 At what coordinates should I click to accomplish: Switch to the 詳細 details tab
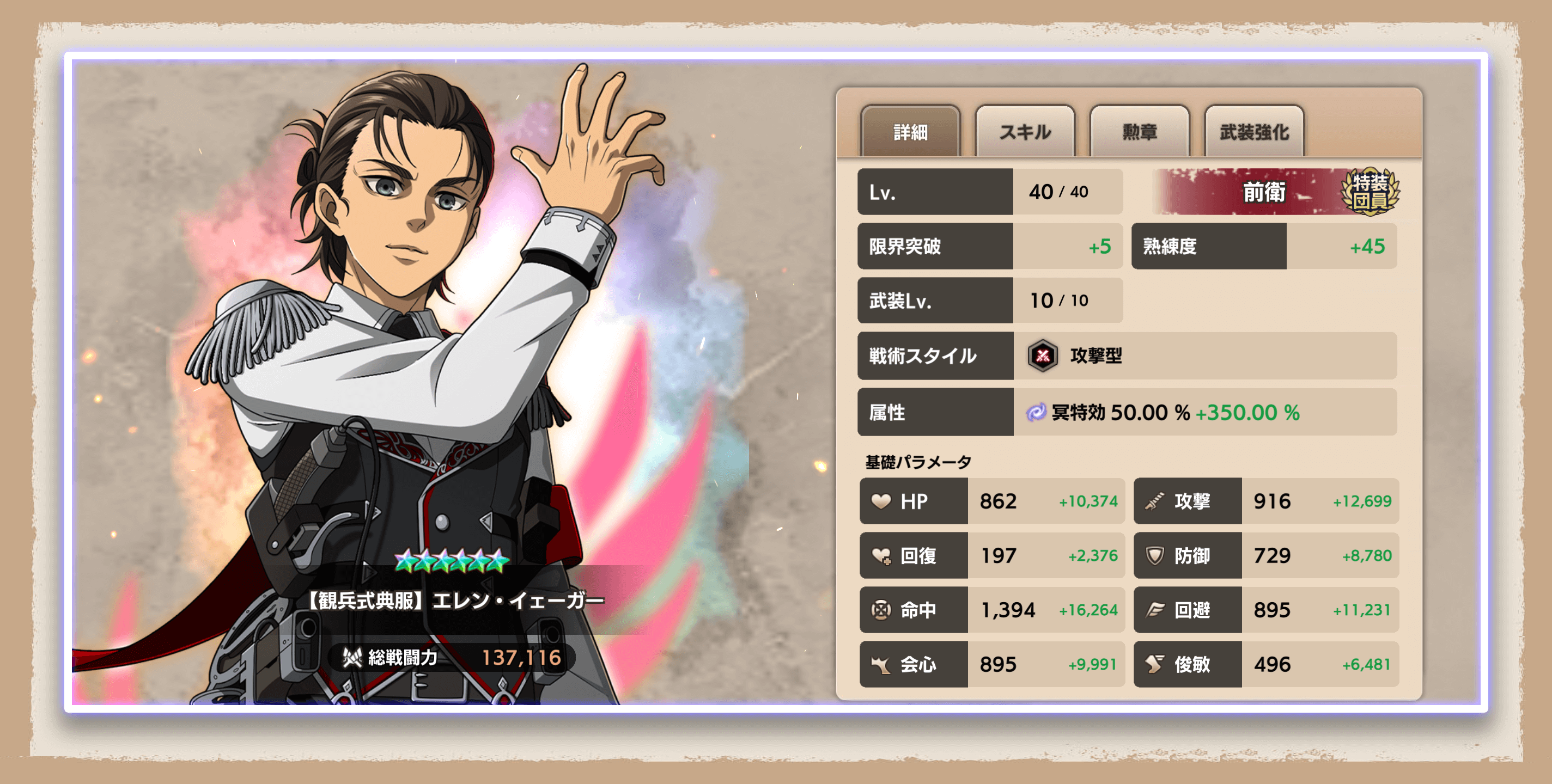pos(910,132)
